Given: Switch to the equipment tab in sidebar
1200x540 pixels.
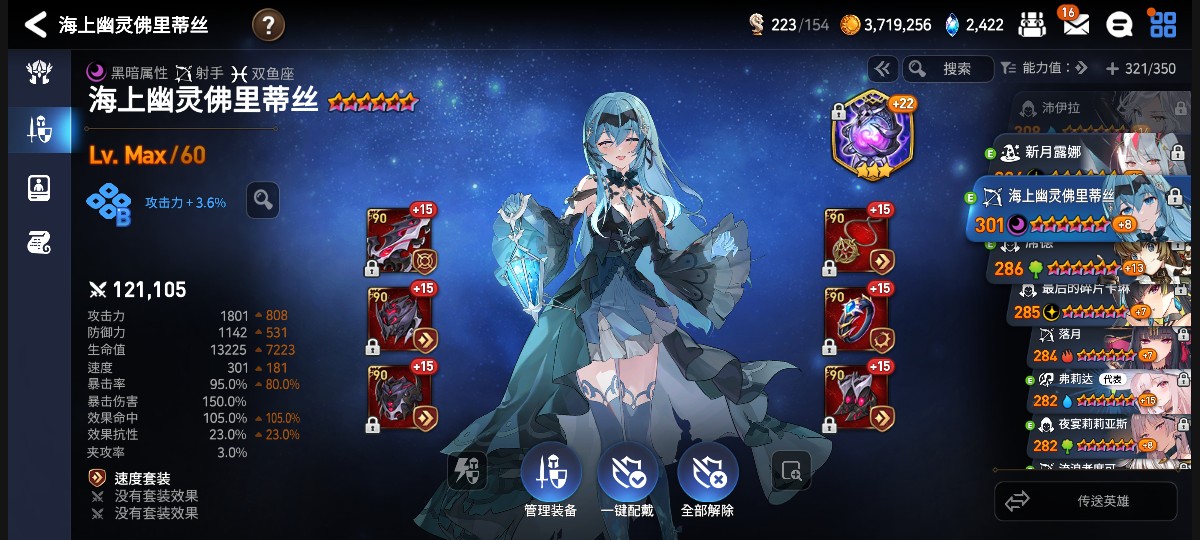Looking at the screenshot, I should click(x=40, y=130).
